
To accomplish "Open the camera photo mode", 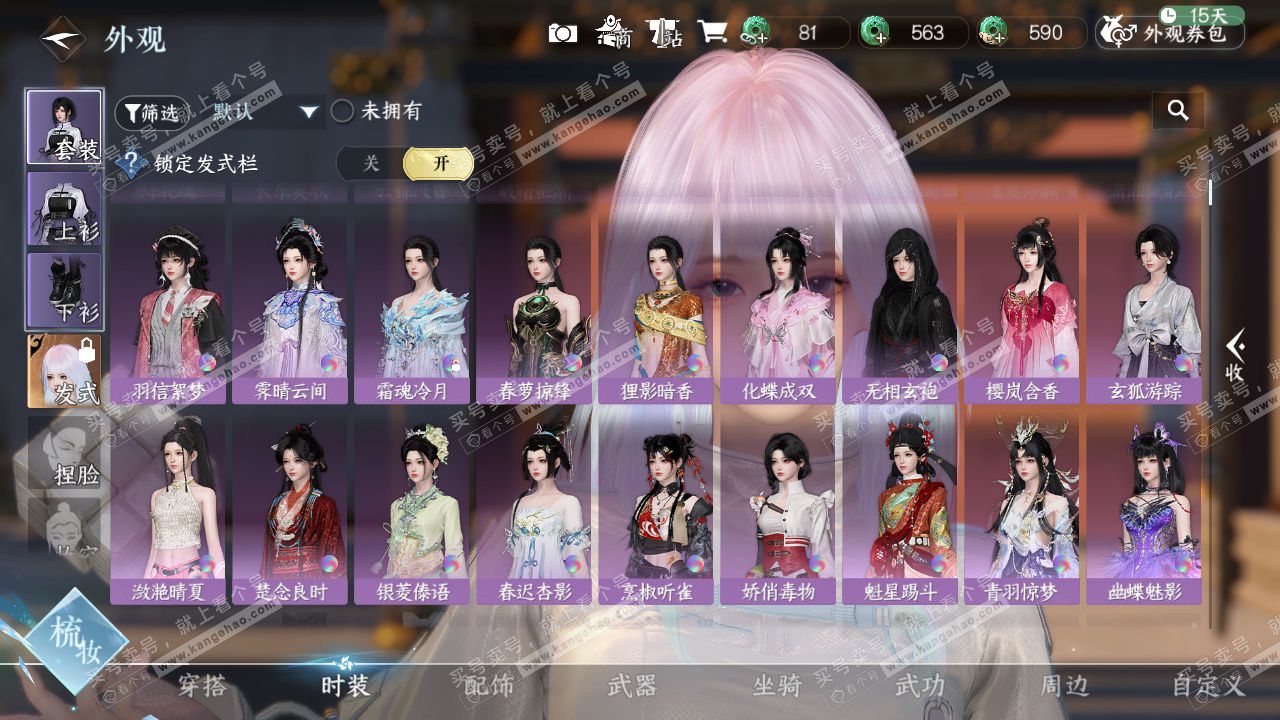I will tap(563, 33).
